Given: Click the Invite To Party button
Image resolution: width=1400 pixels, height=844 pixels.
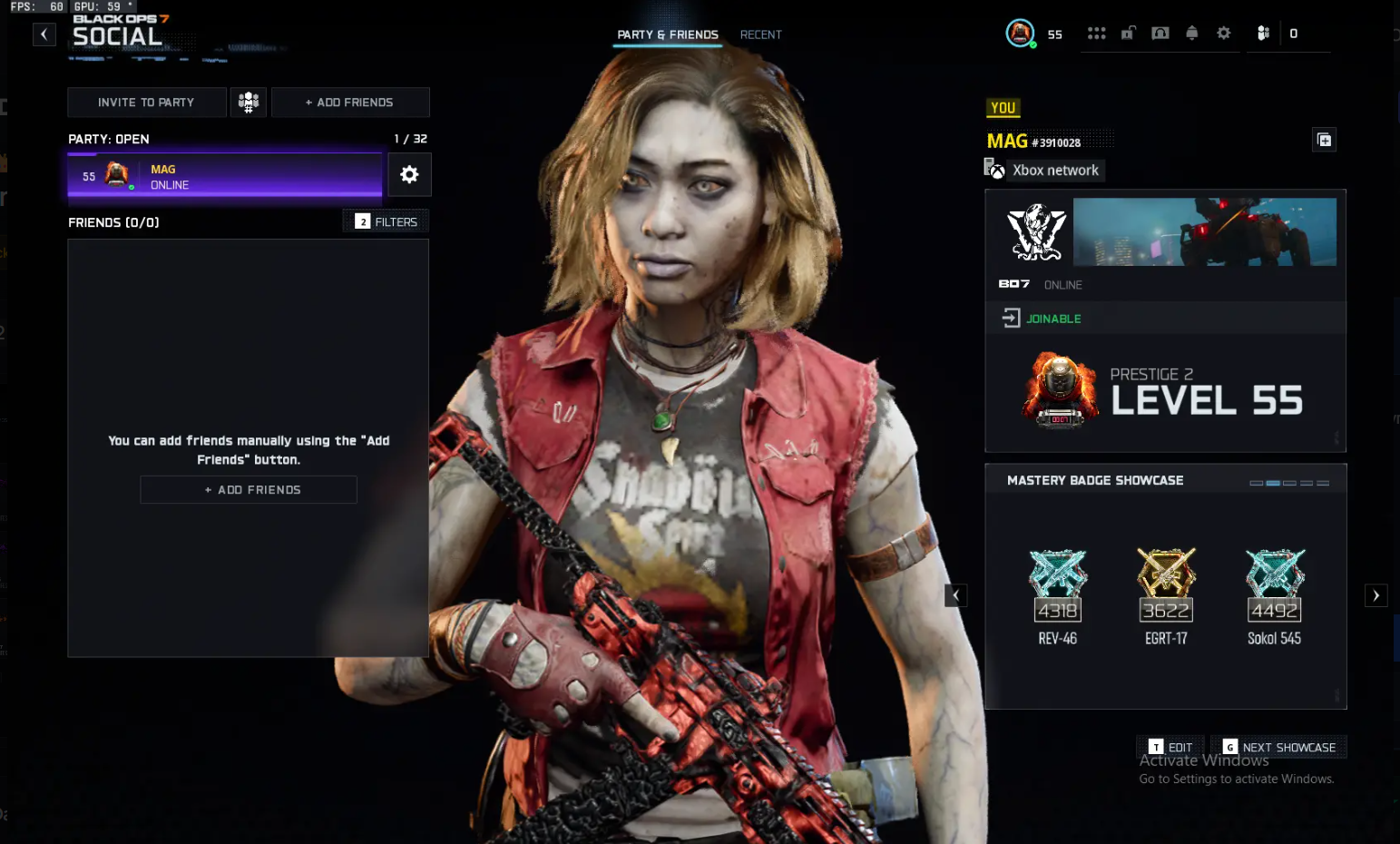Looking at the screenshot, I should coord(146,102).
